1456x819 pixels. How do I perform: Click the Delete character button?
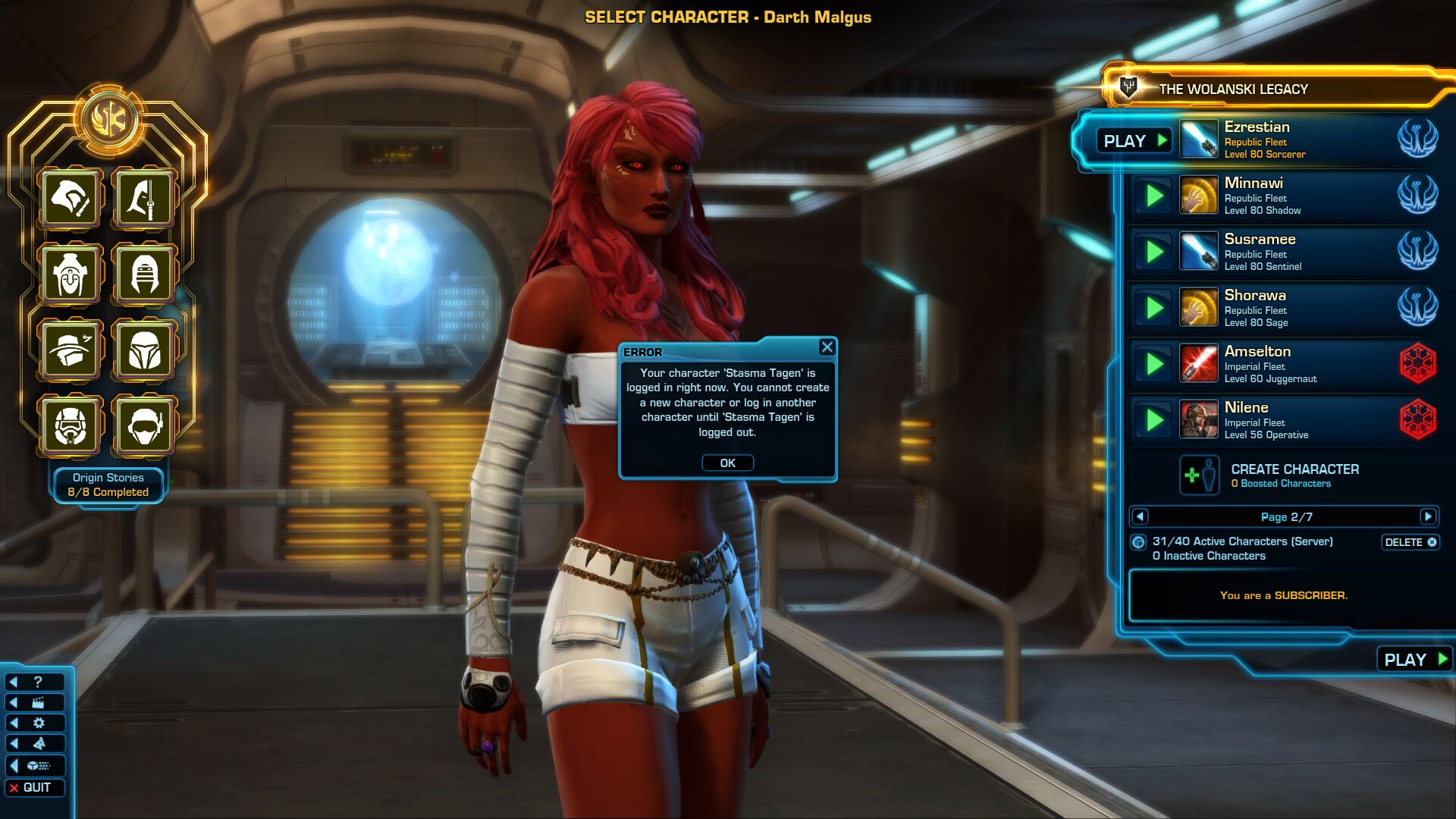1410,542
